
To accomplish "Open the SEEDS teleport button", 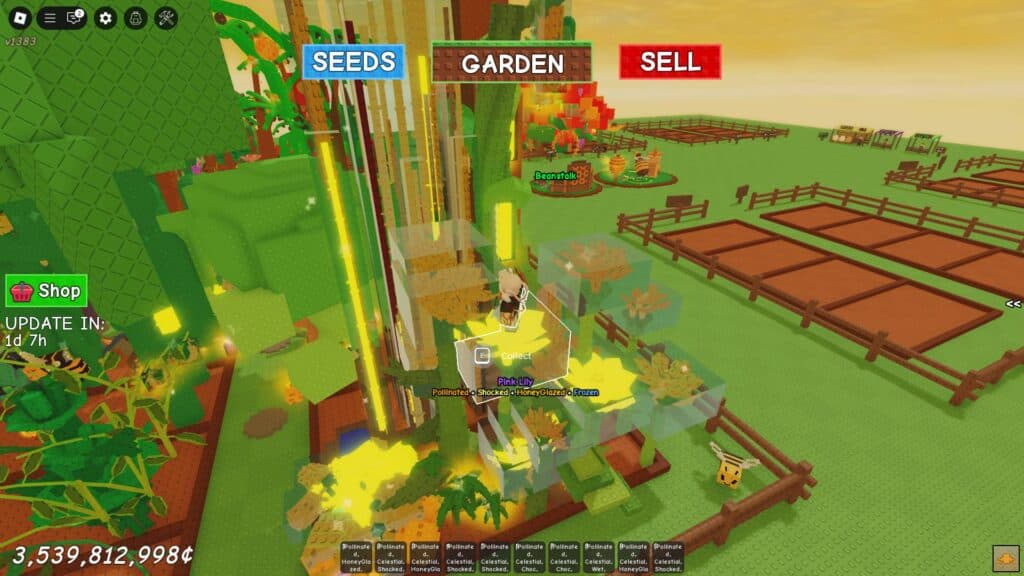I will (354, 62).
